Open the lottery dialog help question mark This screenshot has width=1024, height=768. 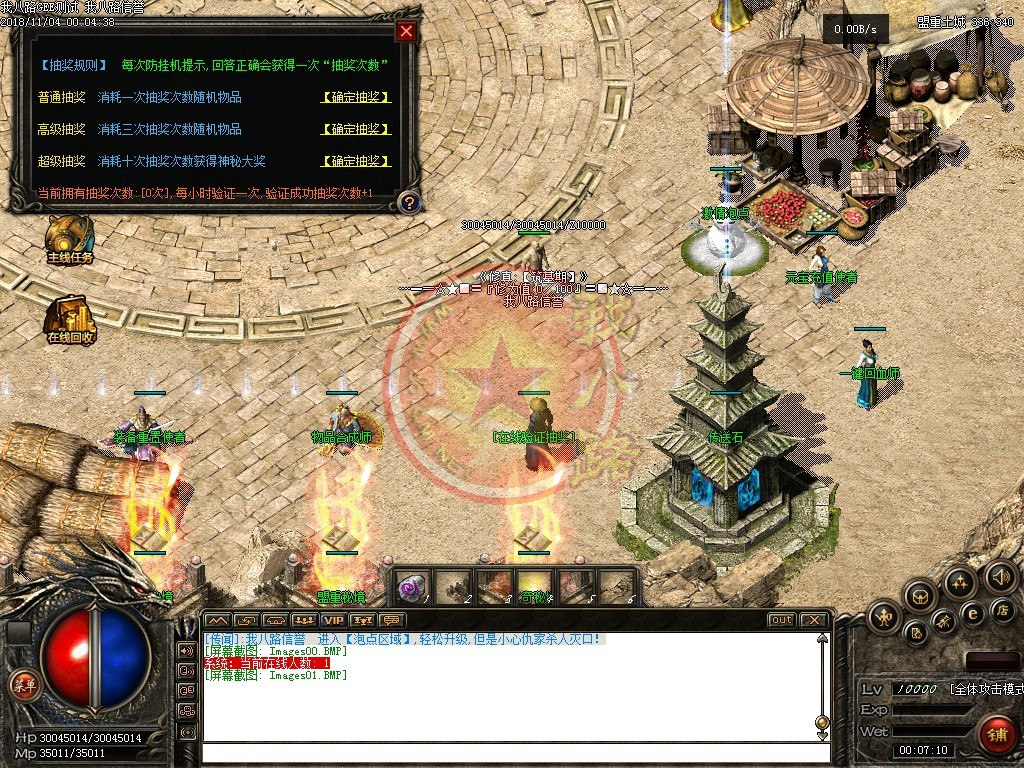407,203
